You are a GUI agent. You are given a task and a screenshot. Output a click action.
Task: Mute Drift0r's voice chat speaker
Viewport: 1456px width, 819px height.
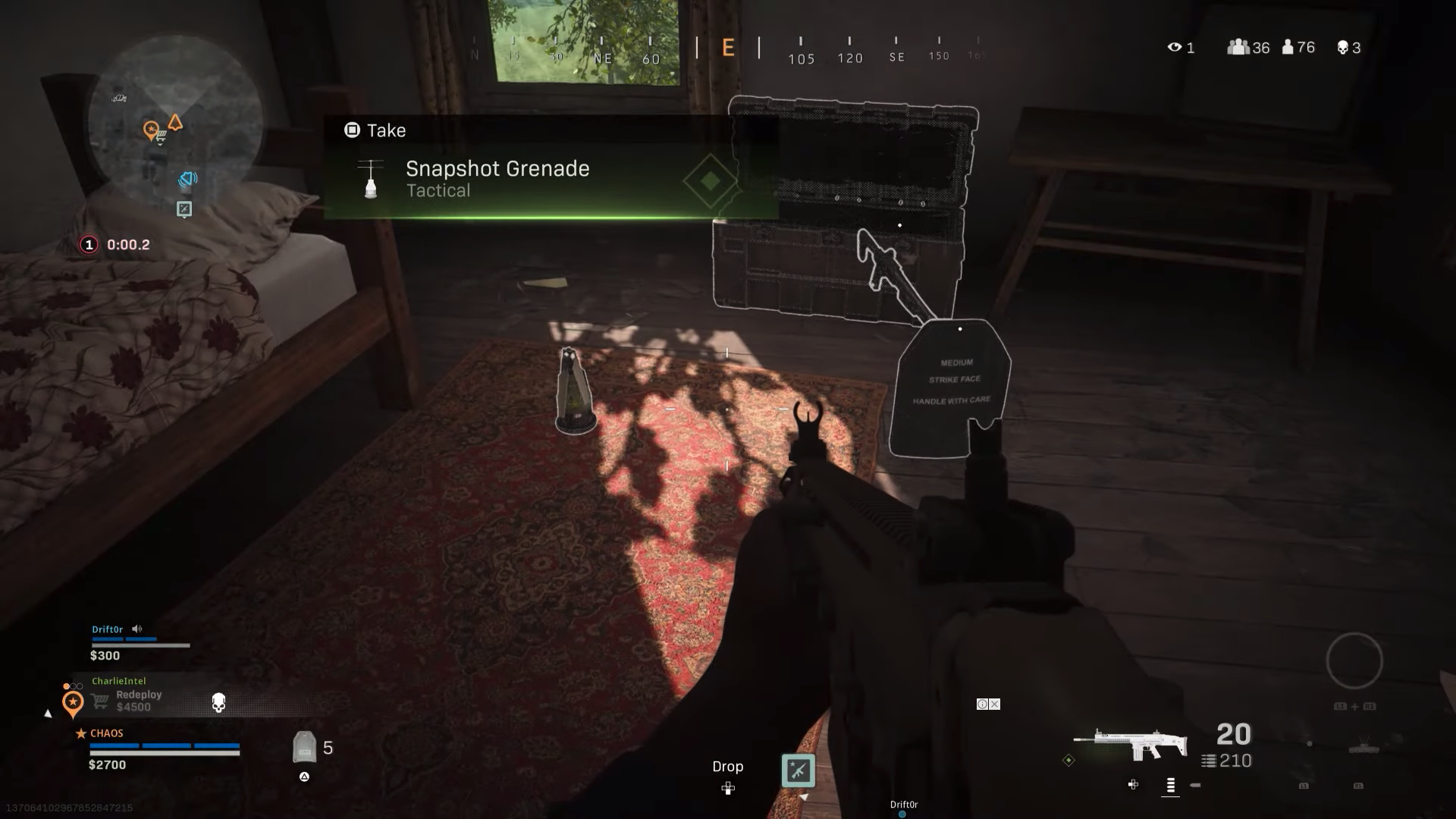[137, 629]
